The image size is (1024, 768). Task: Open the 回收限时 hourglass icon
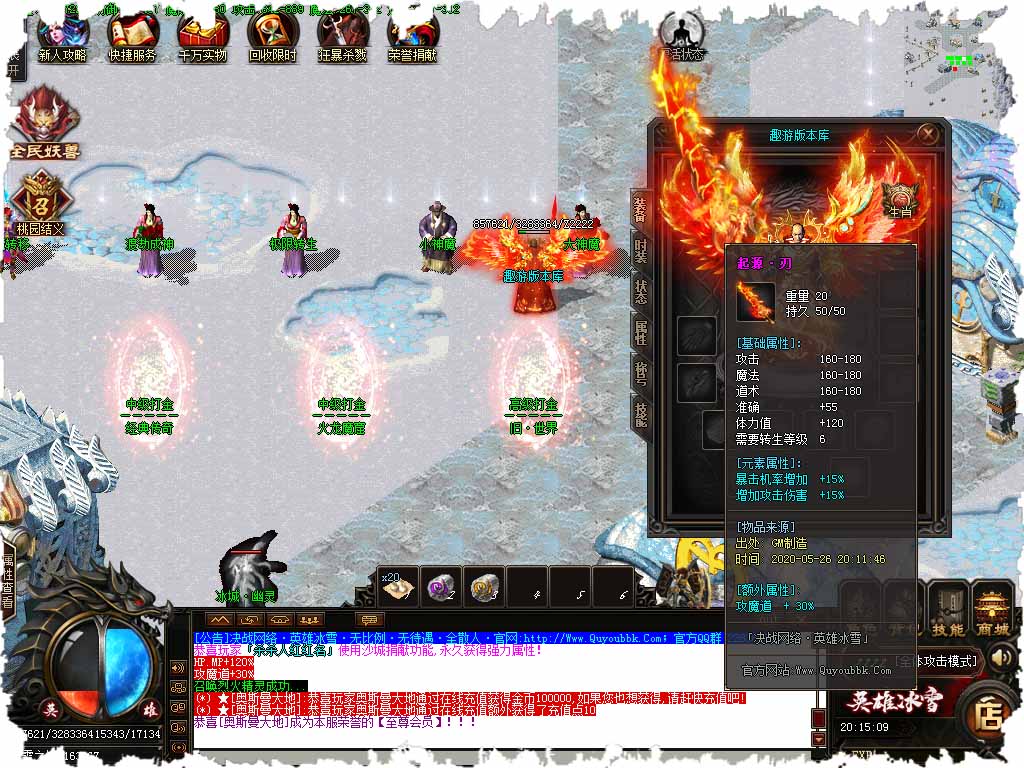272,37
